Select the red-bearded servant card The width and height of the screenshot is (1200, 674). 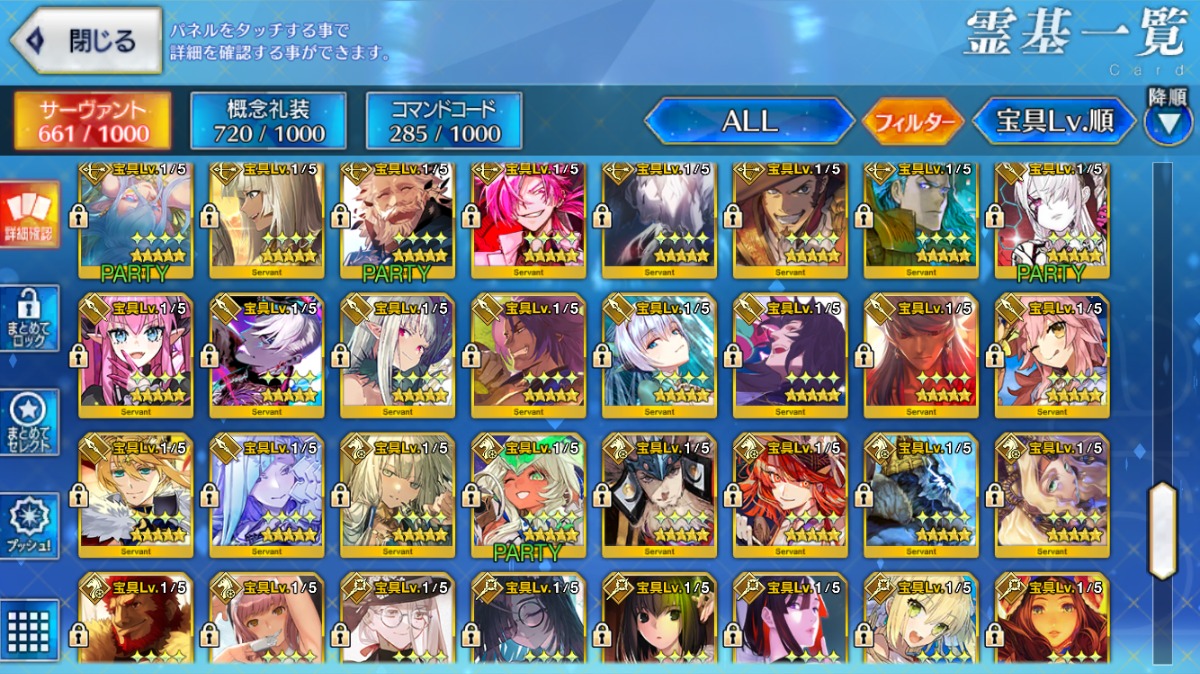pyautogui.click(x=135, y=620)
